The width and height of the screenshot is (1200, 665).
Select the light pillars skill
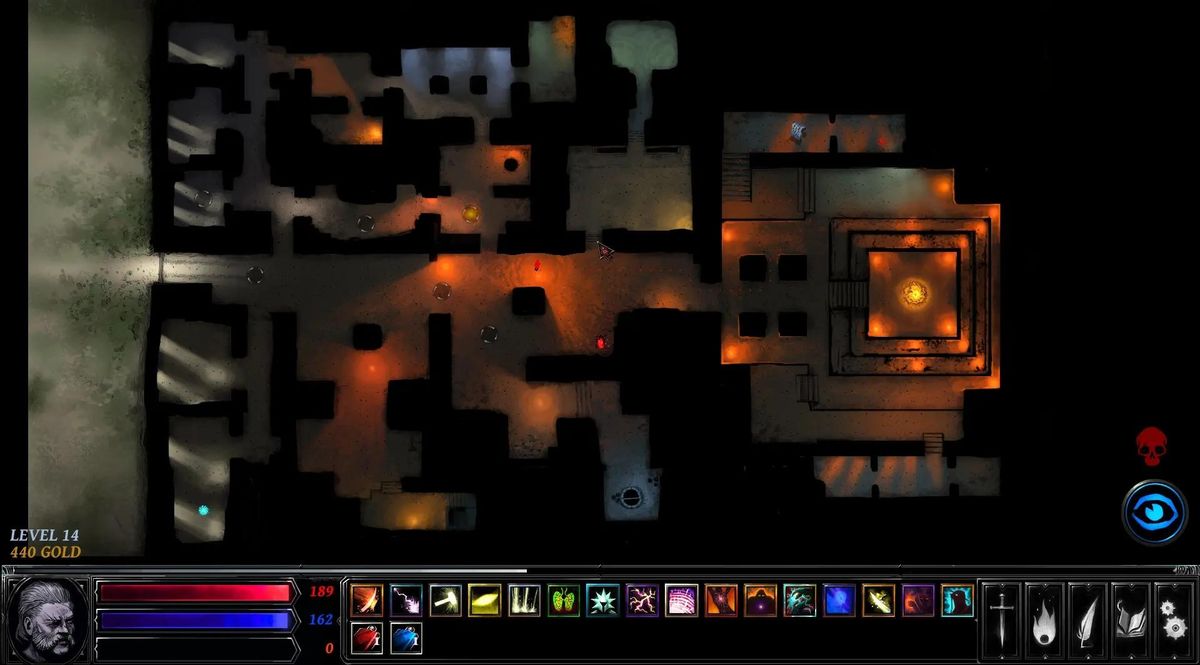click(524, 600)
